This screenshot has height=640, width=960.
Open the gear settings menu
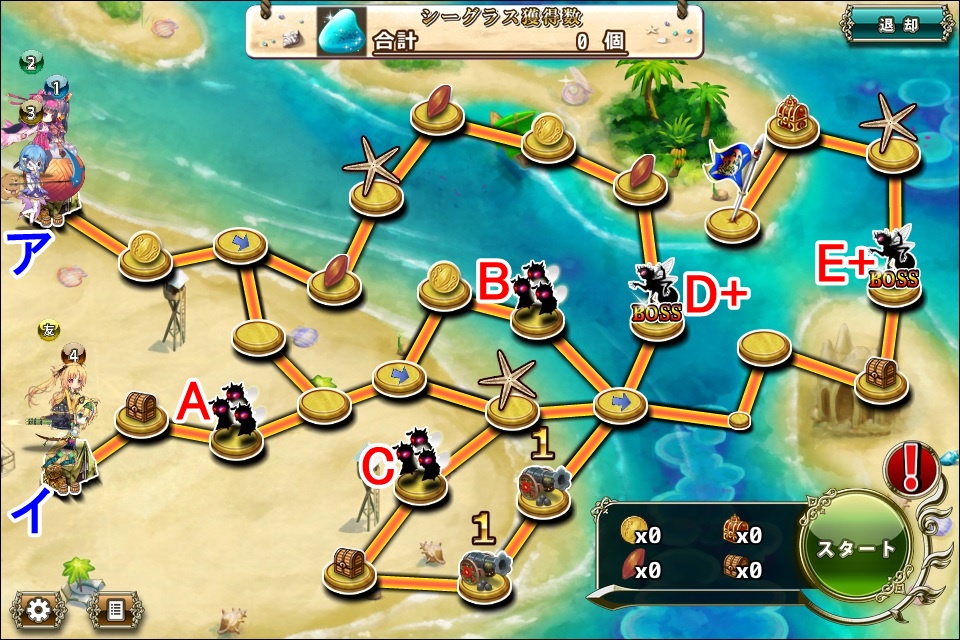coord(39,608)
